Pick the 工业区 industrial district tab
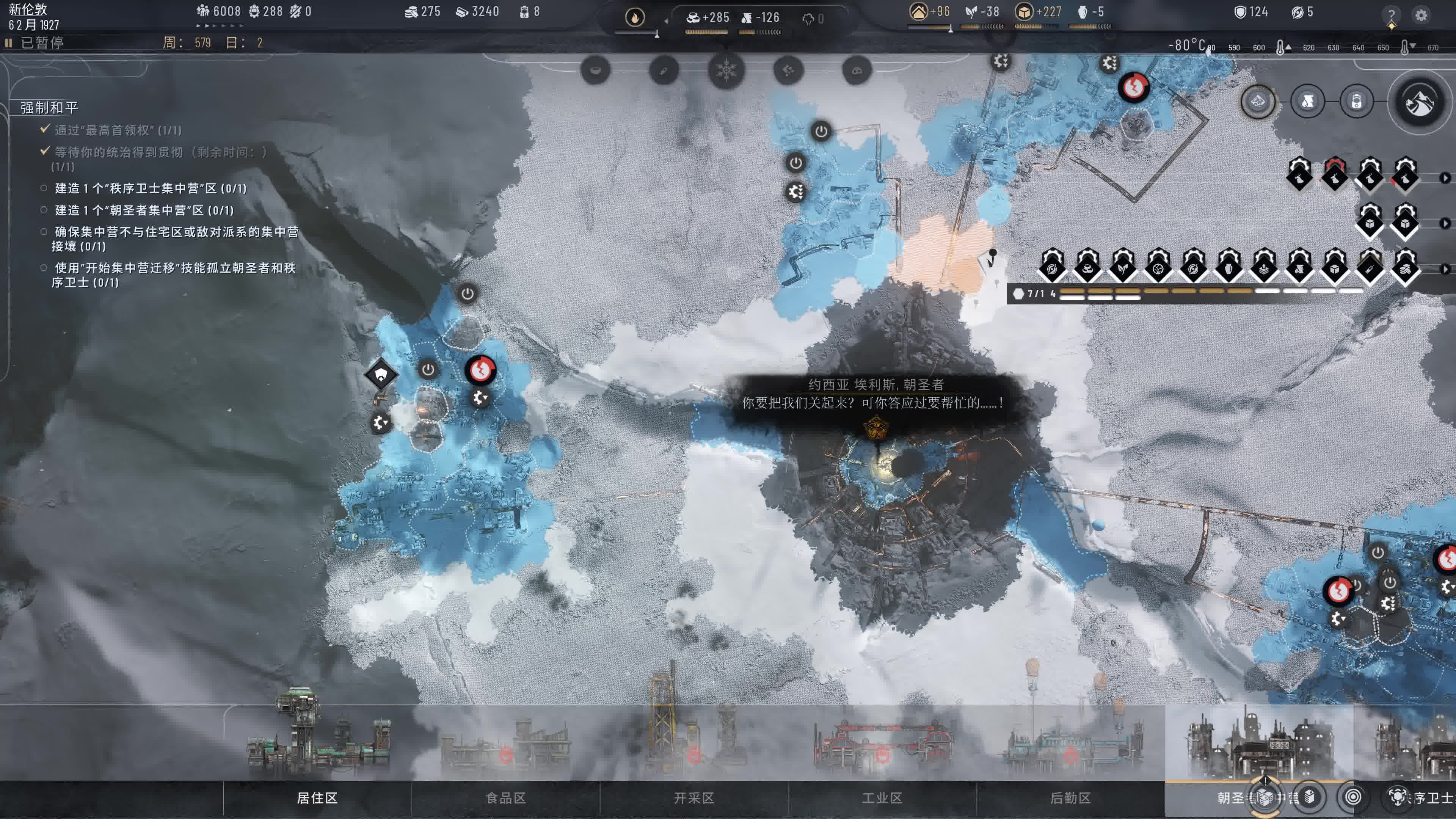The image size is (1456, 819). 882,797
